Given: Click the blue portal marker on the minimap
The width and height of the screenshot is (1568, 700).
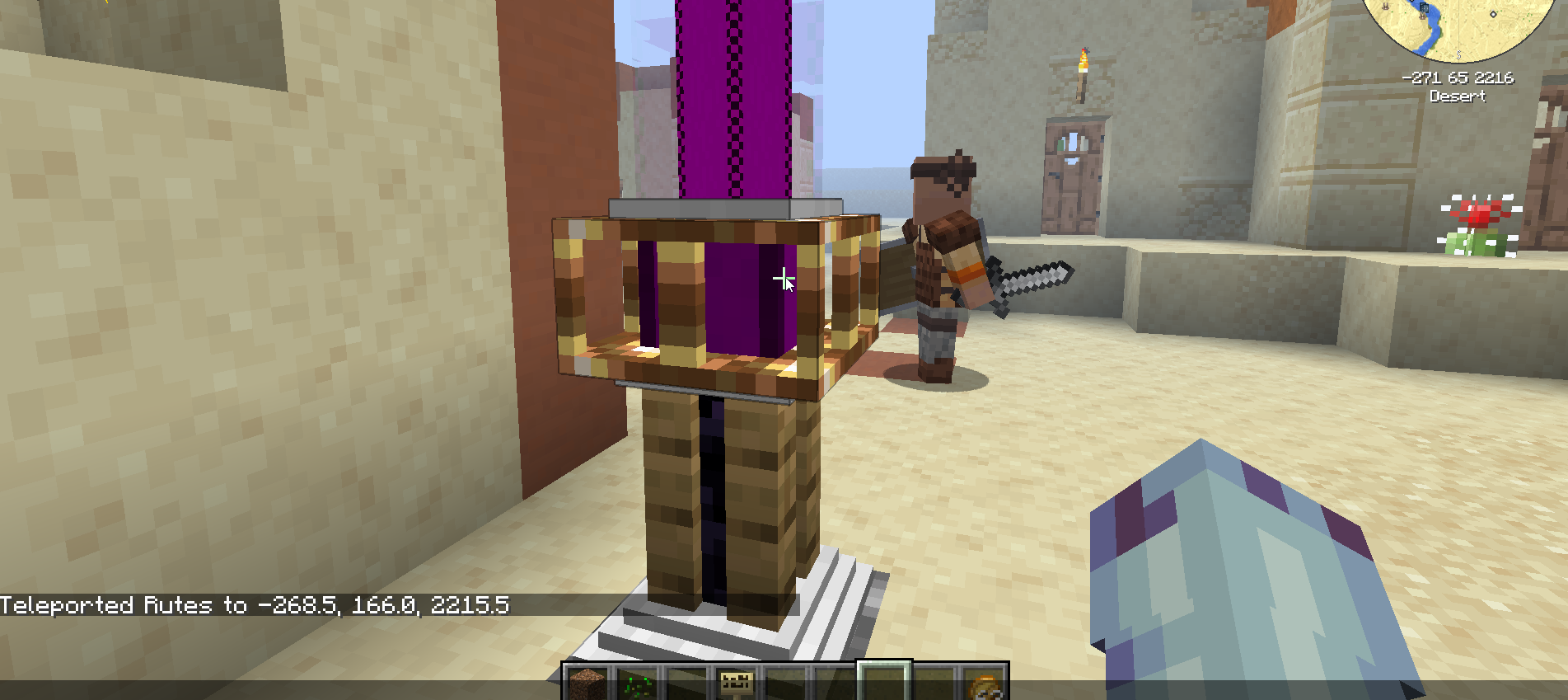Looking at the screenshot, I should pos(1425,7).
